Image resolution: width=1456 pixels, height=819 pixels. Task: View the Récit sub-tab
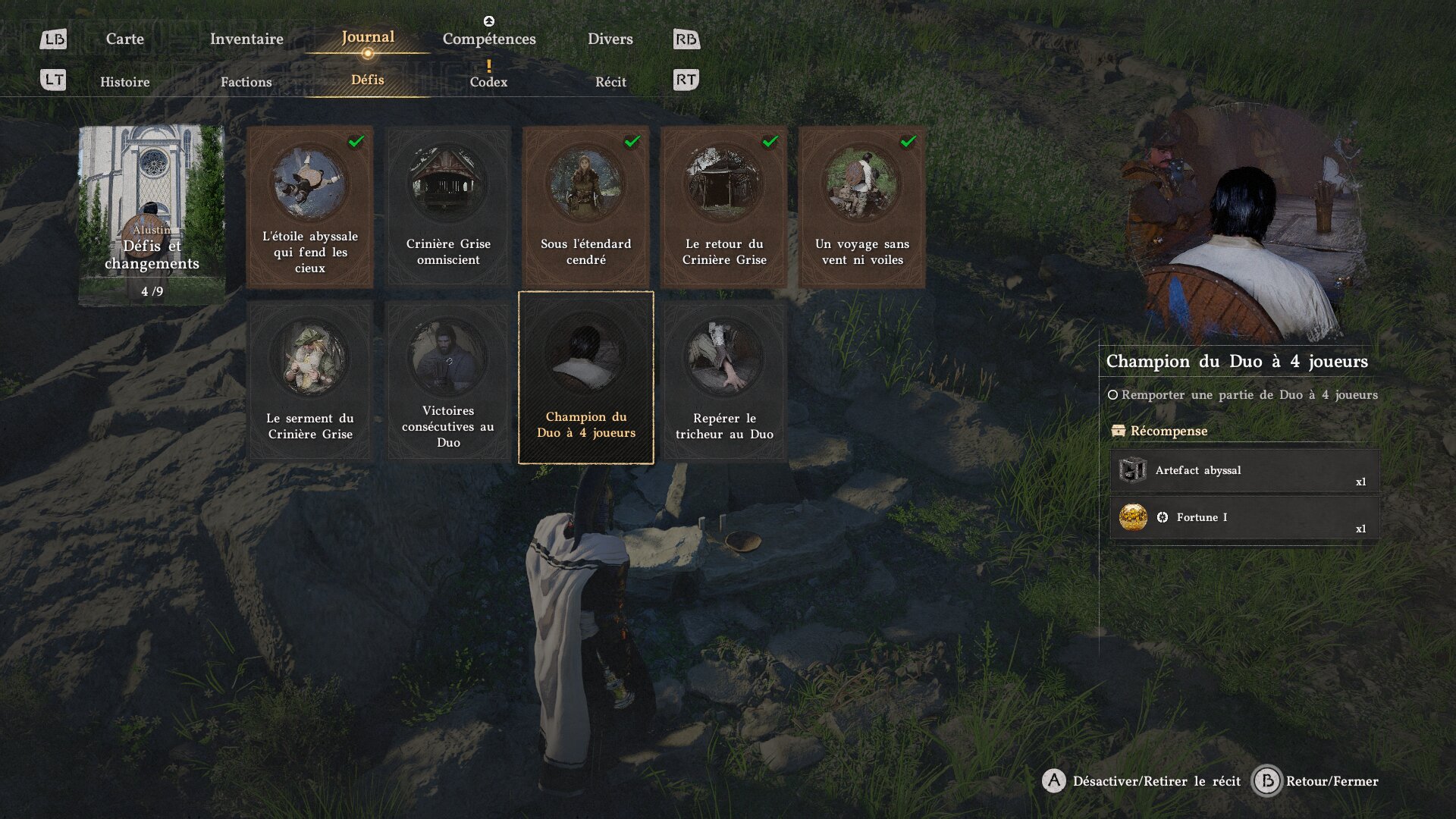(x=610, y=82)
